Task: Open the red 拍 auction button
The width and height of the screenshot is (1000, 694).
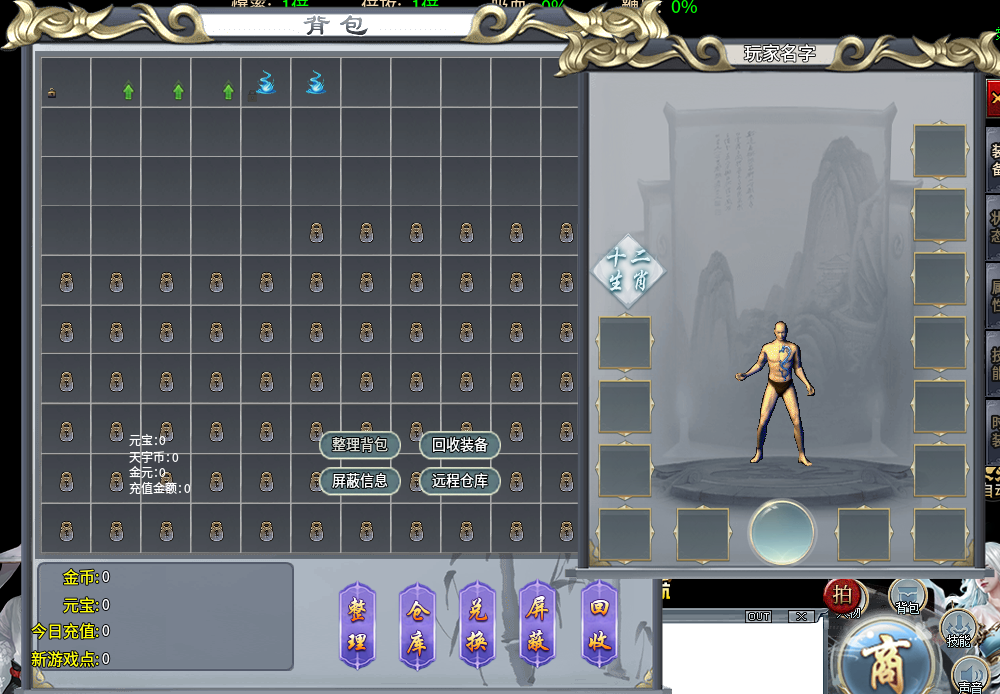Action: tap(843, 594)
